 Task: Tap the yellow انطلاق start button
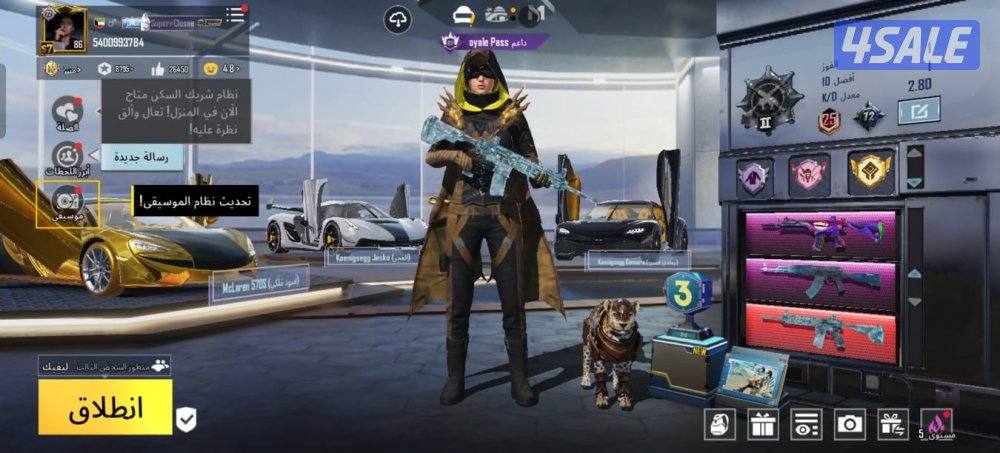point(105,407)
